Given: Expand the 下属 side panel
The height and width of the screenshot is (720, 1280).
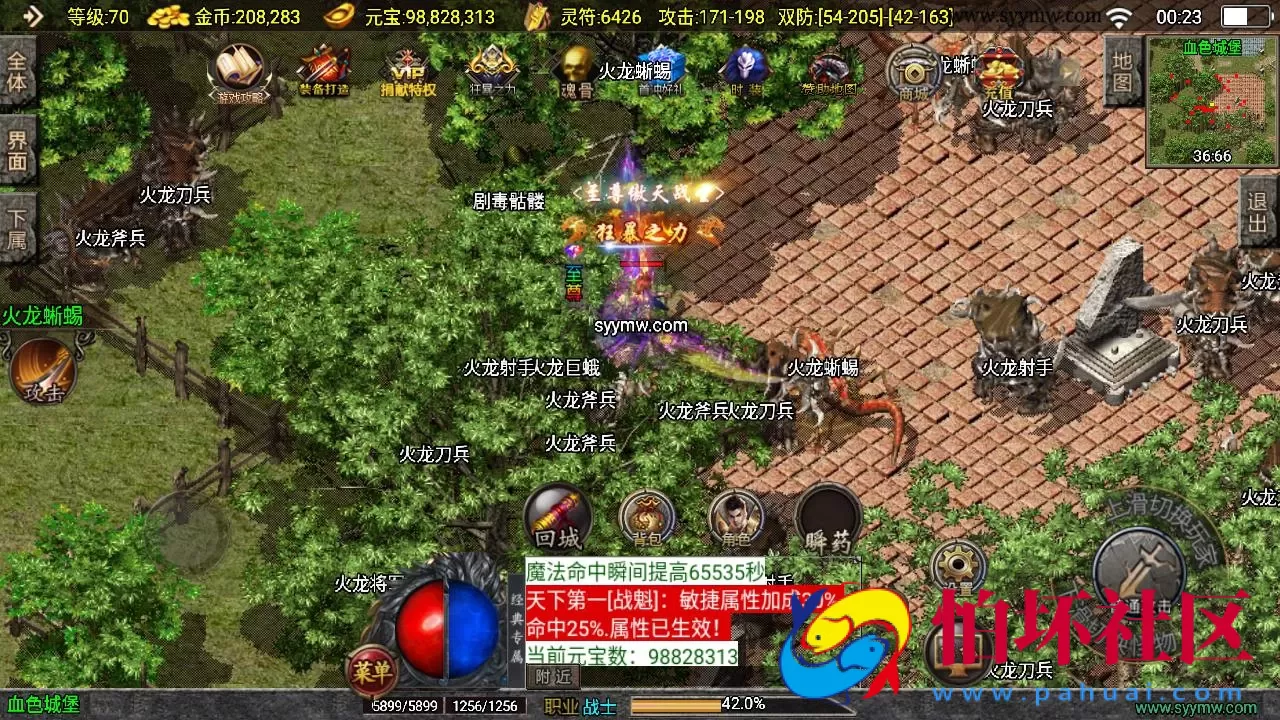Looking at the screenshot, I should pos(17,225).
